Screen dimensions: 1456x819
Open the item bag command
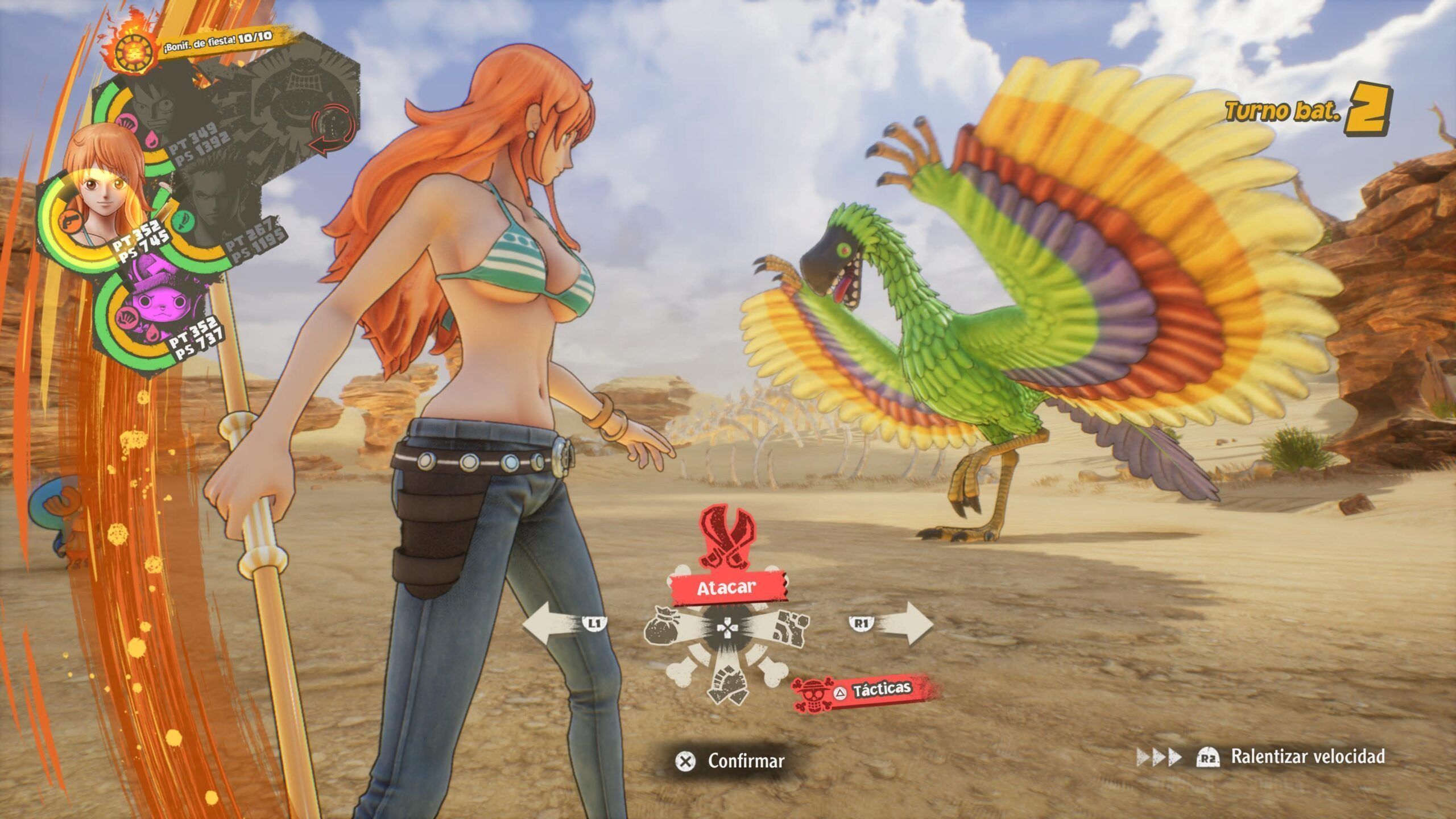click(664, 630)
